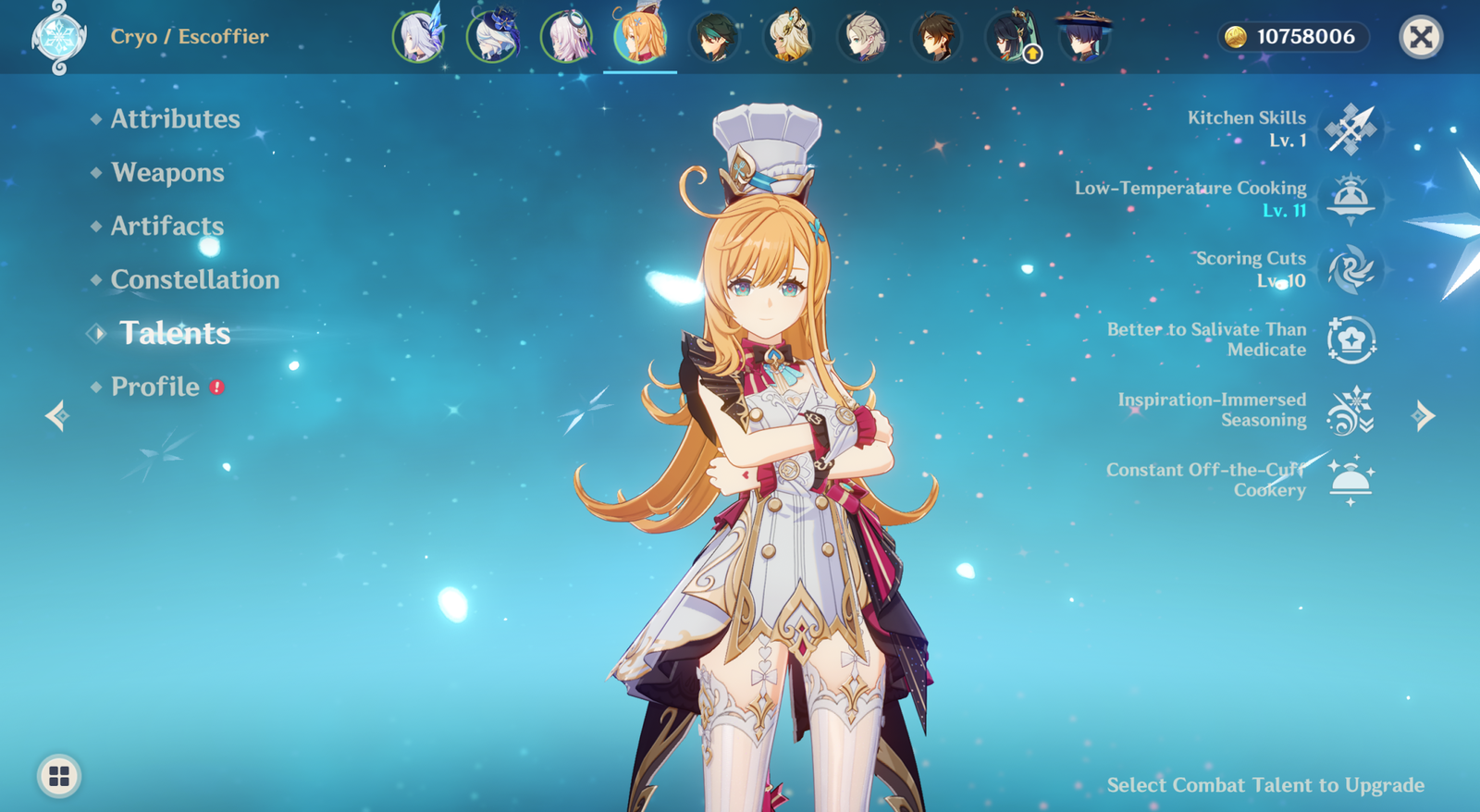This screenshot has width=1480, height=812.
Task: View Inspiration-Immersed Seasoning passive talent
Action: click(x=1350, y=411)
